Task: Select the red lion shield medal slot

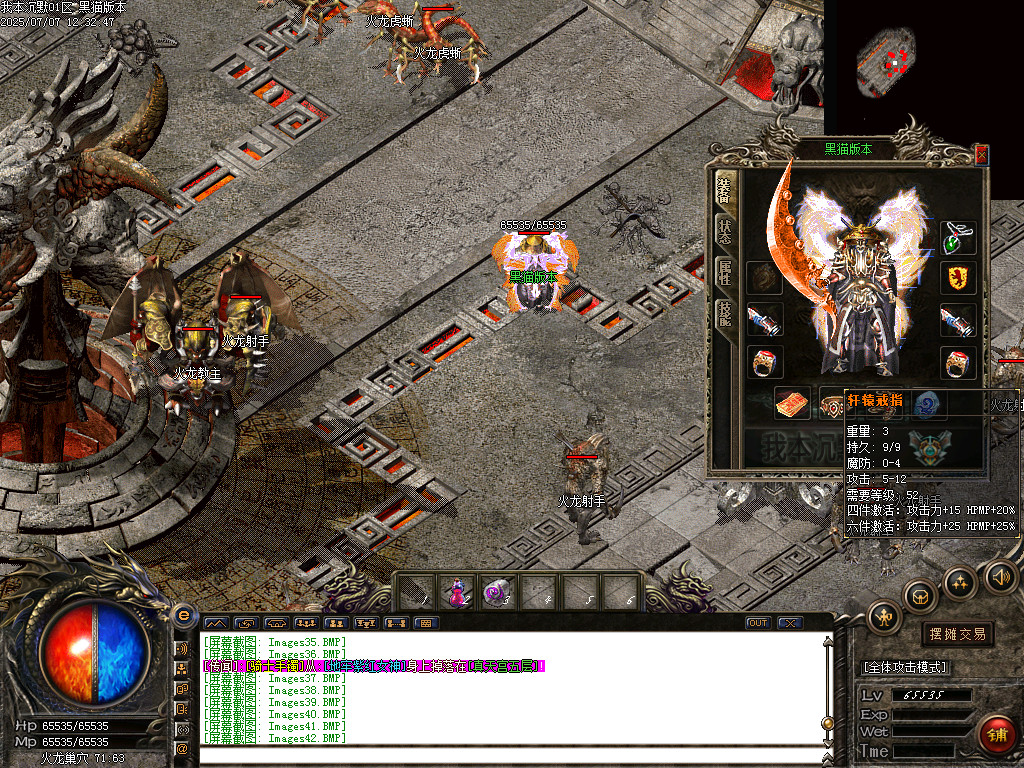Action: tap(956, 279)
